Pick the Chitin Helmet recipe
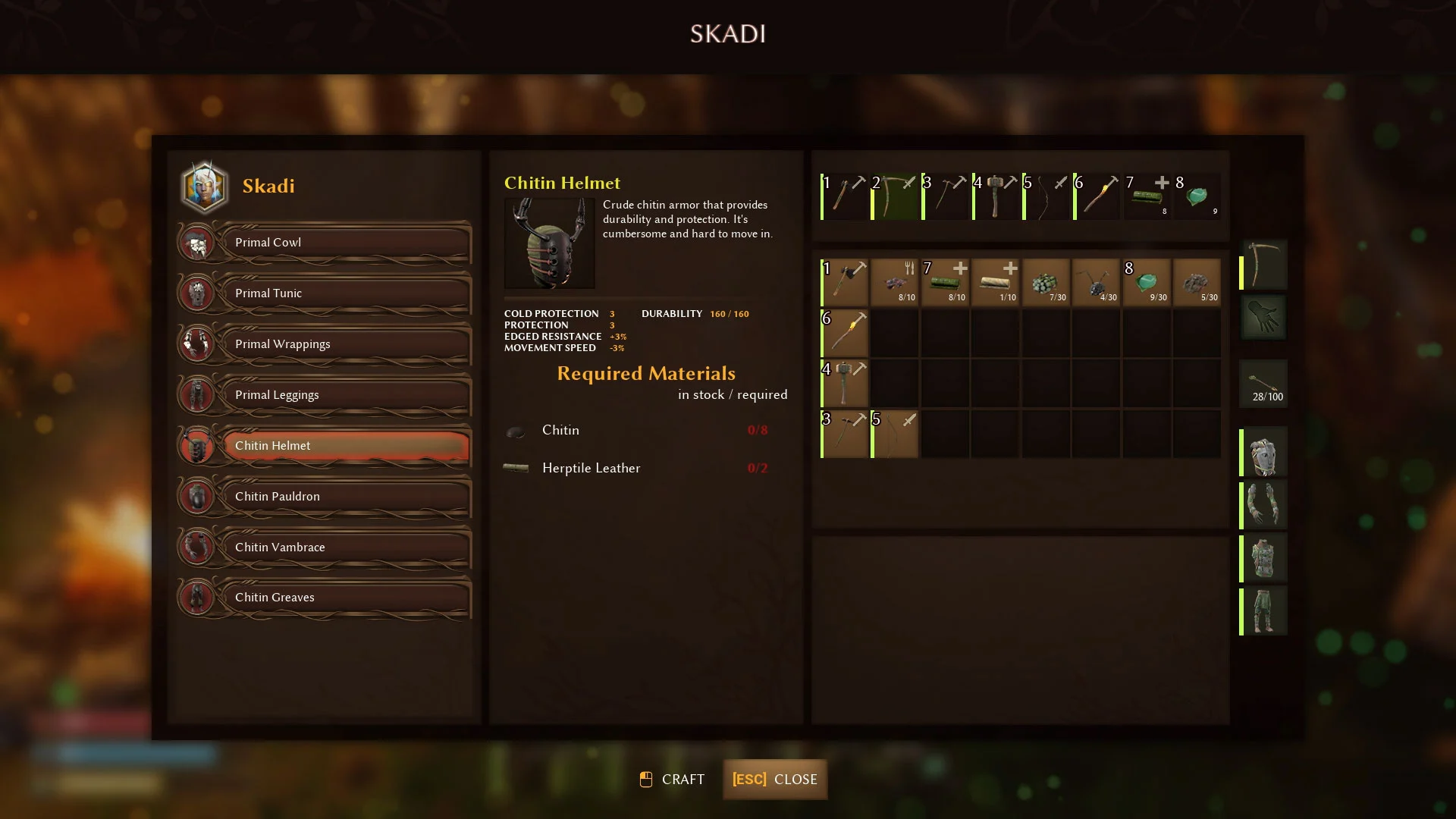Viewport: 1456px width, 819px height. point(346,446)
